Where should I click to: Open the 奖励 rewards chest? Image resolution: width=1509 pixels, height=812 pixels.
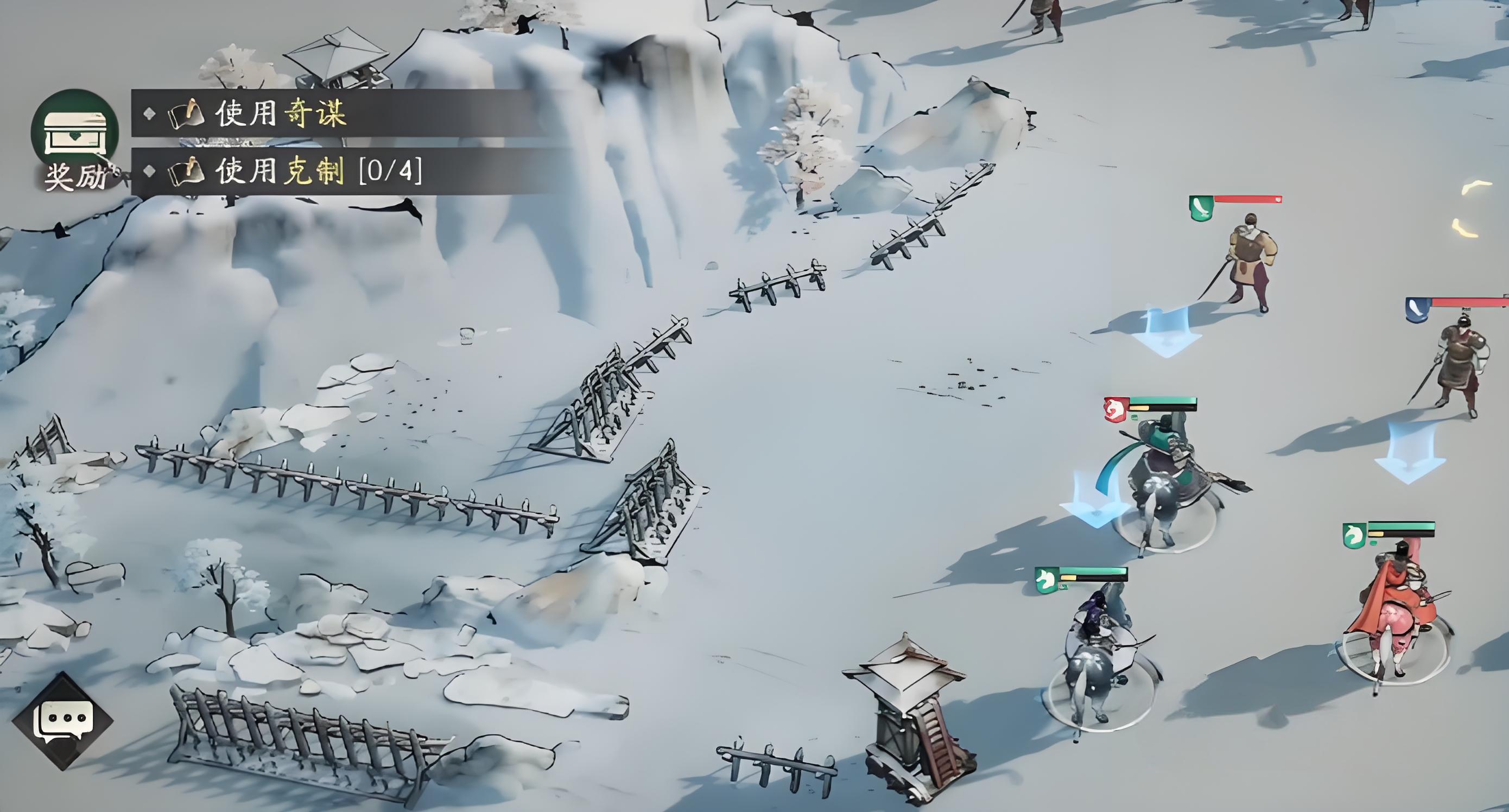[75, 136]
